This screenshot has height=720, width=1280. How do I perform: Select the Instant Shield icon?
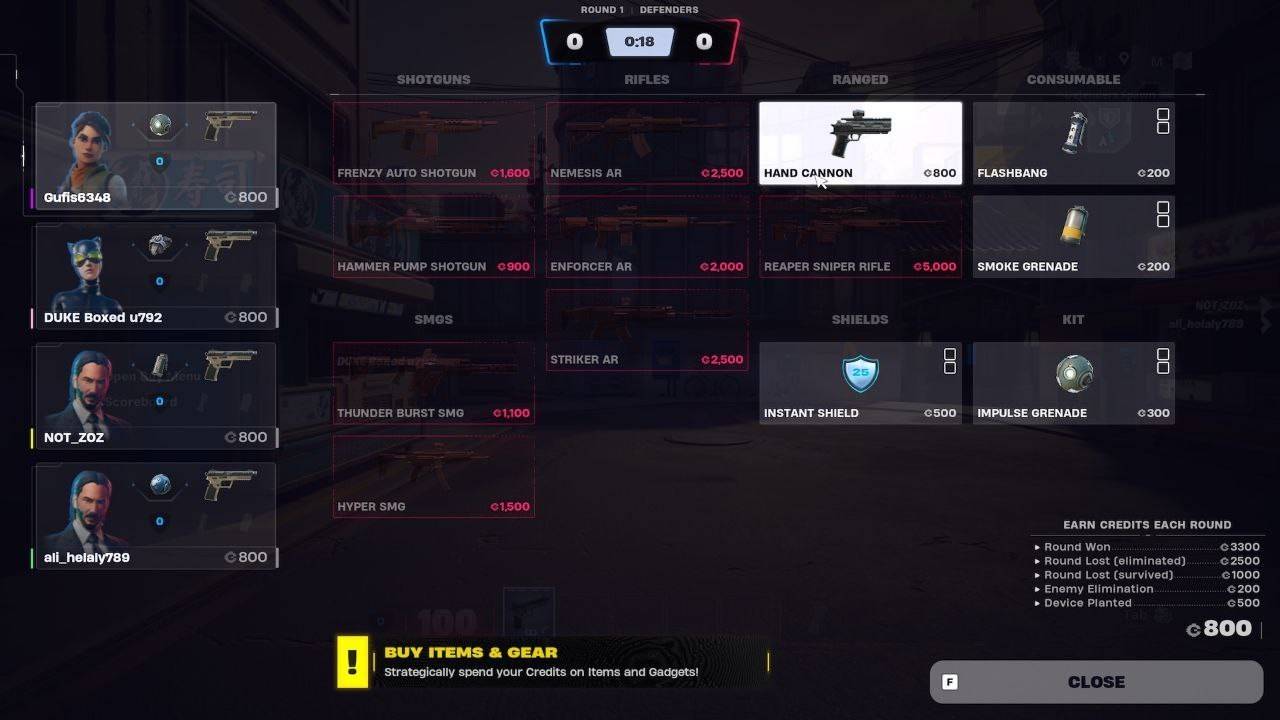point(860,372)
